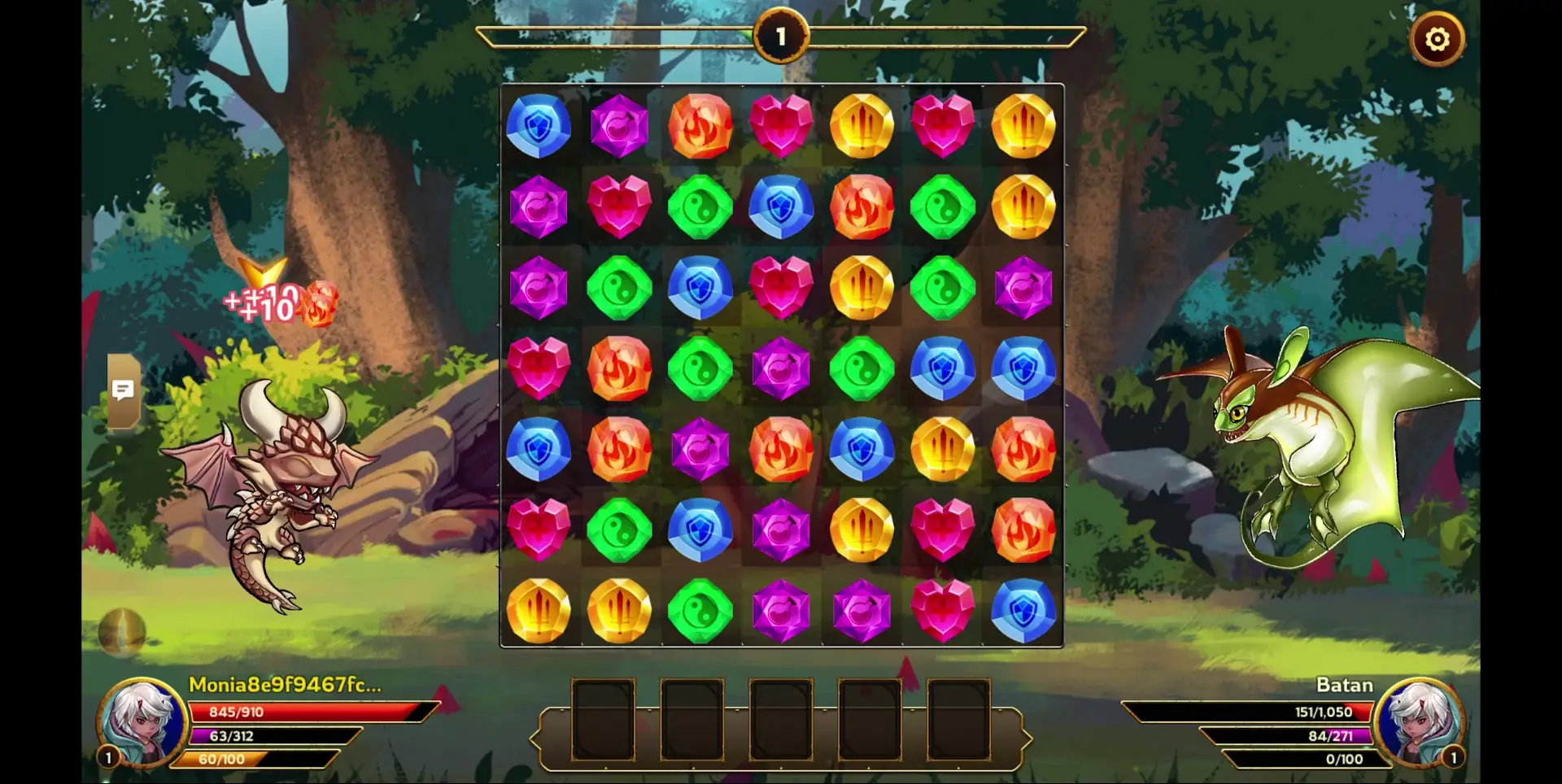Viewport: 1562px width, 784px height.
Task: Select a yellow sword gem in bottom-left of board
Action: (539, 608)
